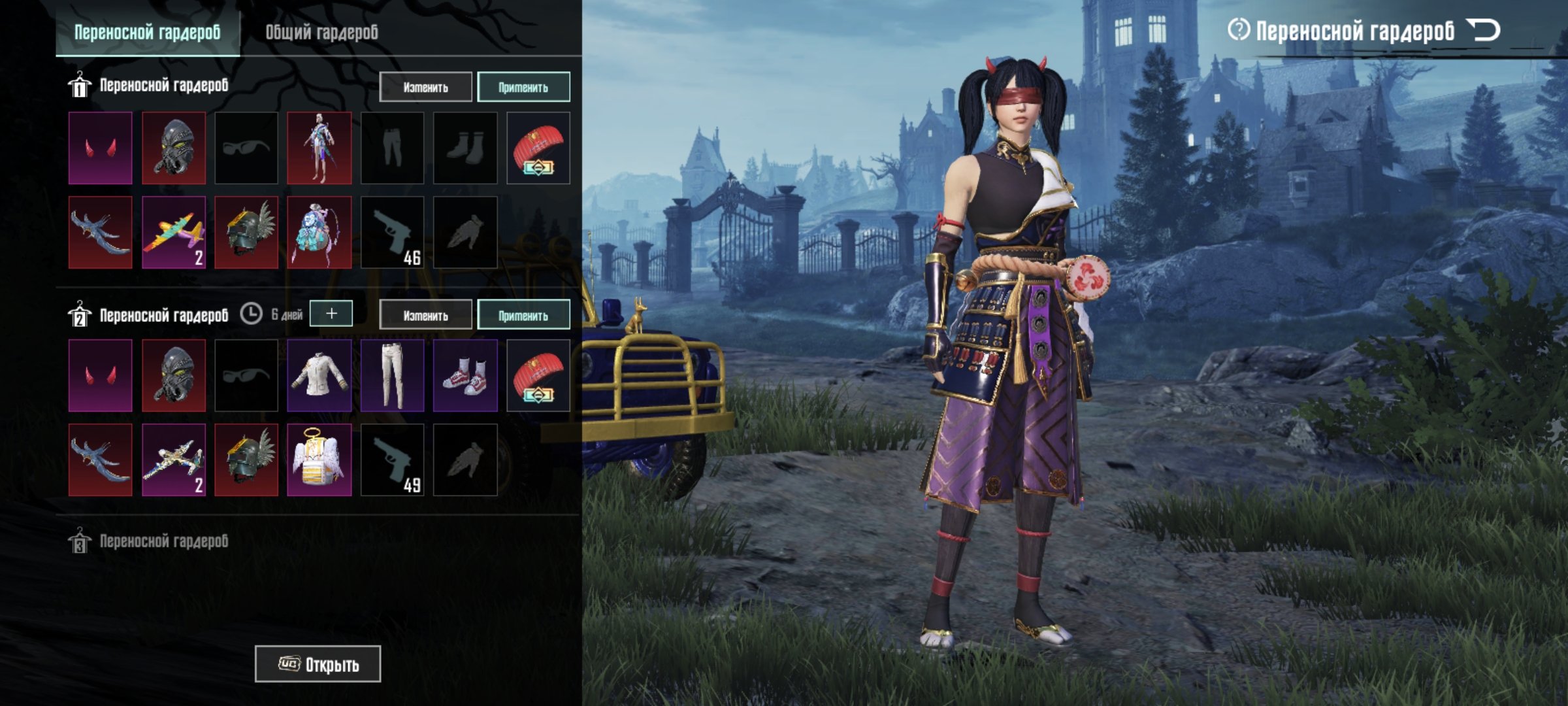Select the yellow and pink plane skin
Image resolution: width=1568 pixels, height=706 pixels.
pyautogui.click(x=174, y=233)
